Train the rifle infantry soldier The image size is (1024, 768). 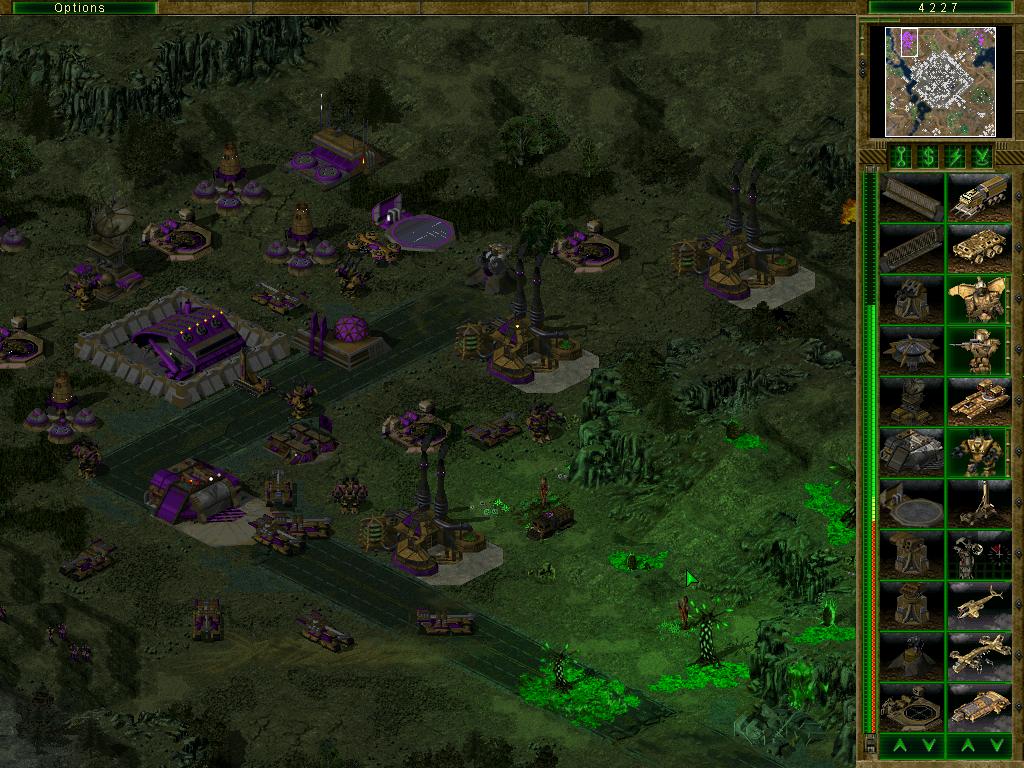pos(979,351)
